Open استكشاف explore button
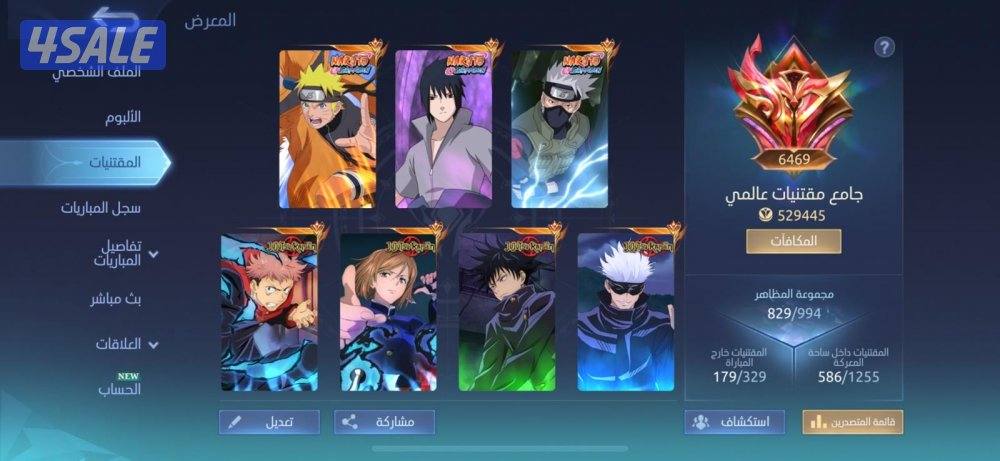 pyautogui.click(x=734, y=422)
